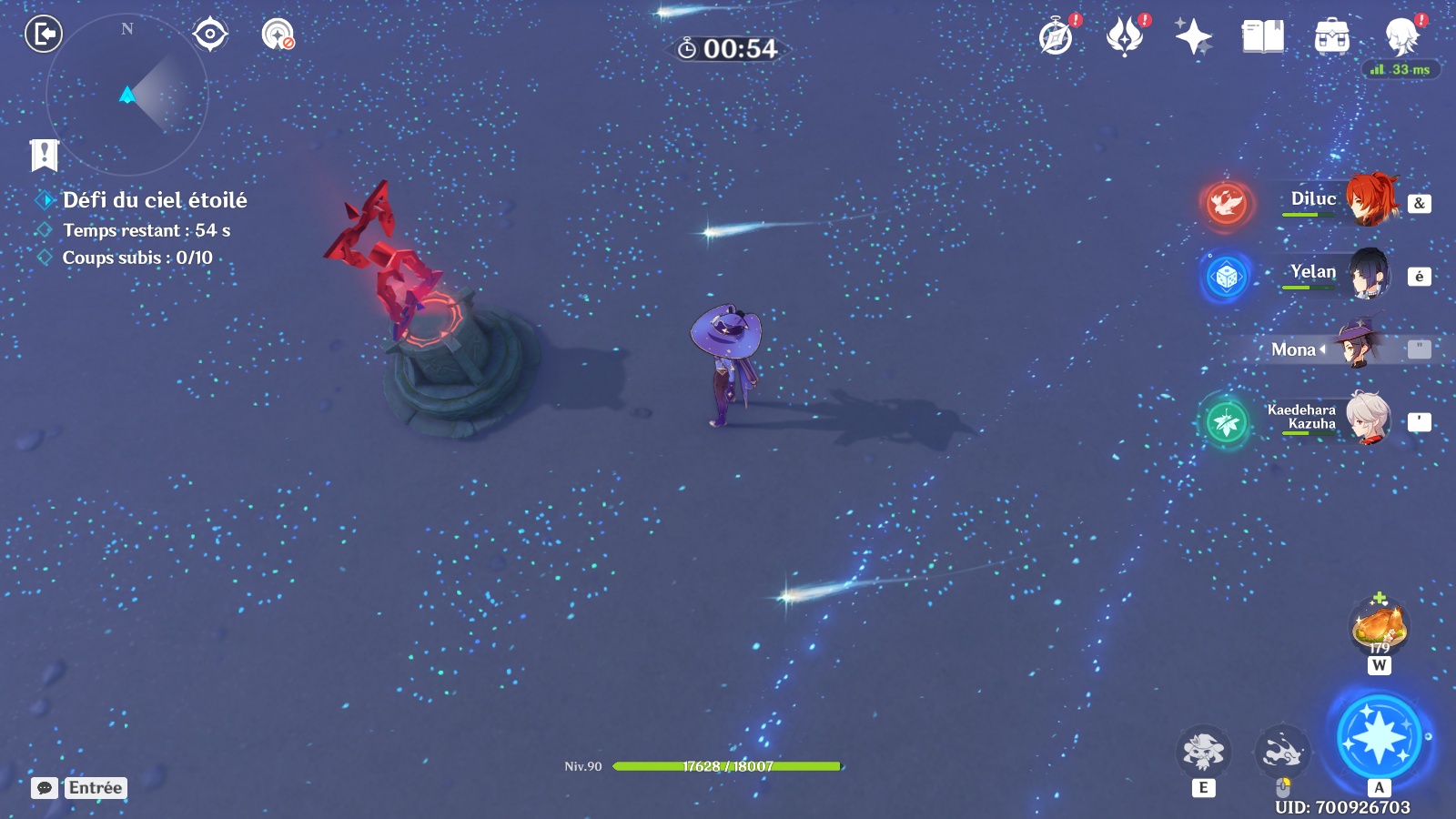Click the co-op restricted icon
1456x819 pixels.
click(278, 35)
